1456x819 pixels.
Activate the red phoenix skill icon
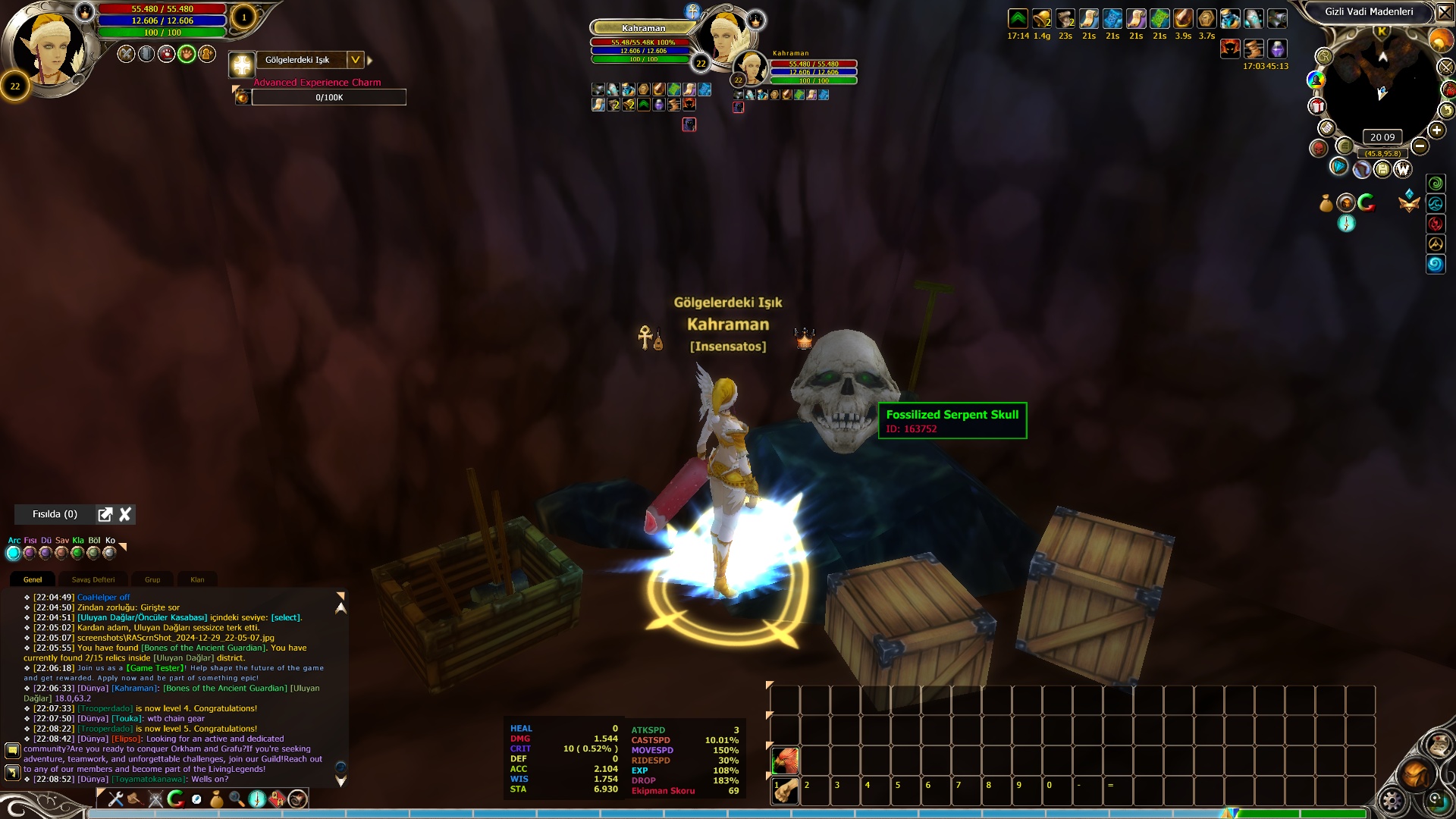click(x=786, y=760)
